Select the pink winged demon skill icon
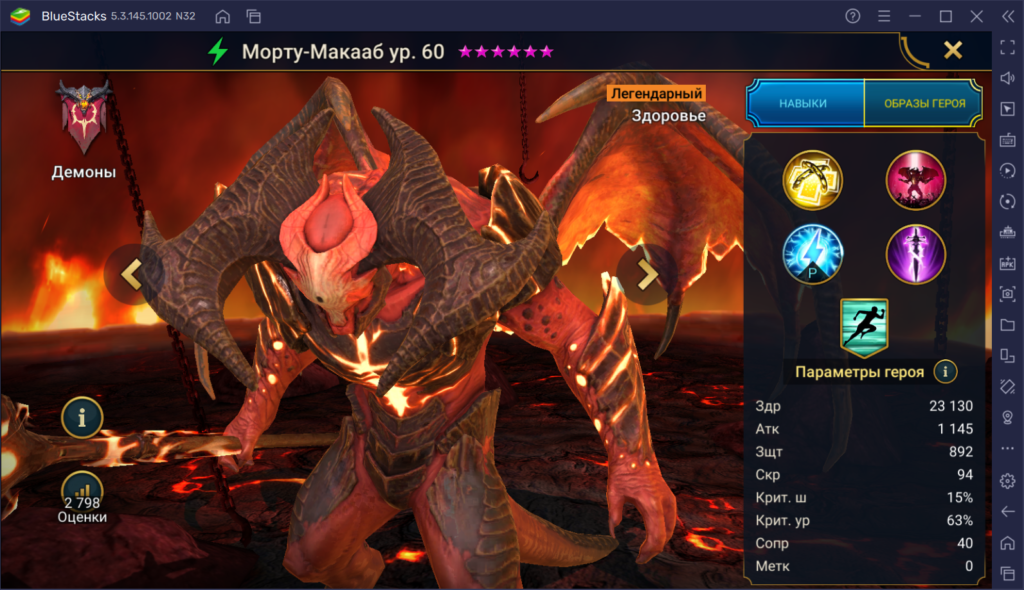Screen dimensions: 1024x590 tap(915, 180)
